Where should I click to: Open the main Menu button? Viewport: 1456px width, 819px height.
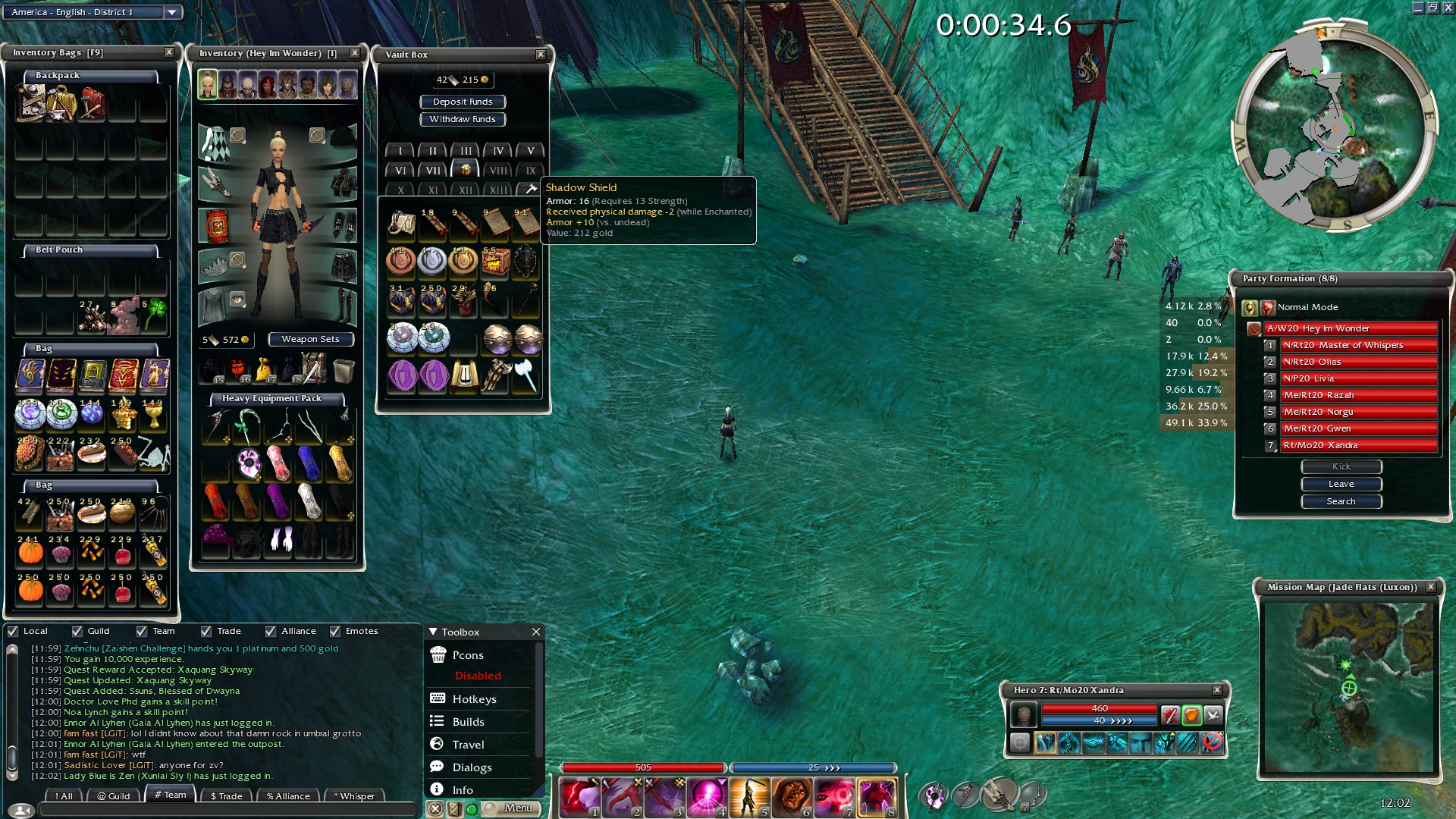pos(519,808)
